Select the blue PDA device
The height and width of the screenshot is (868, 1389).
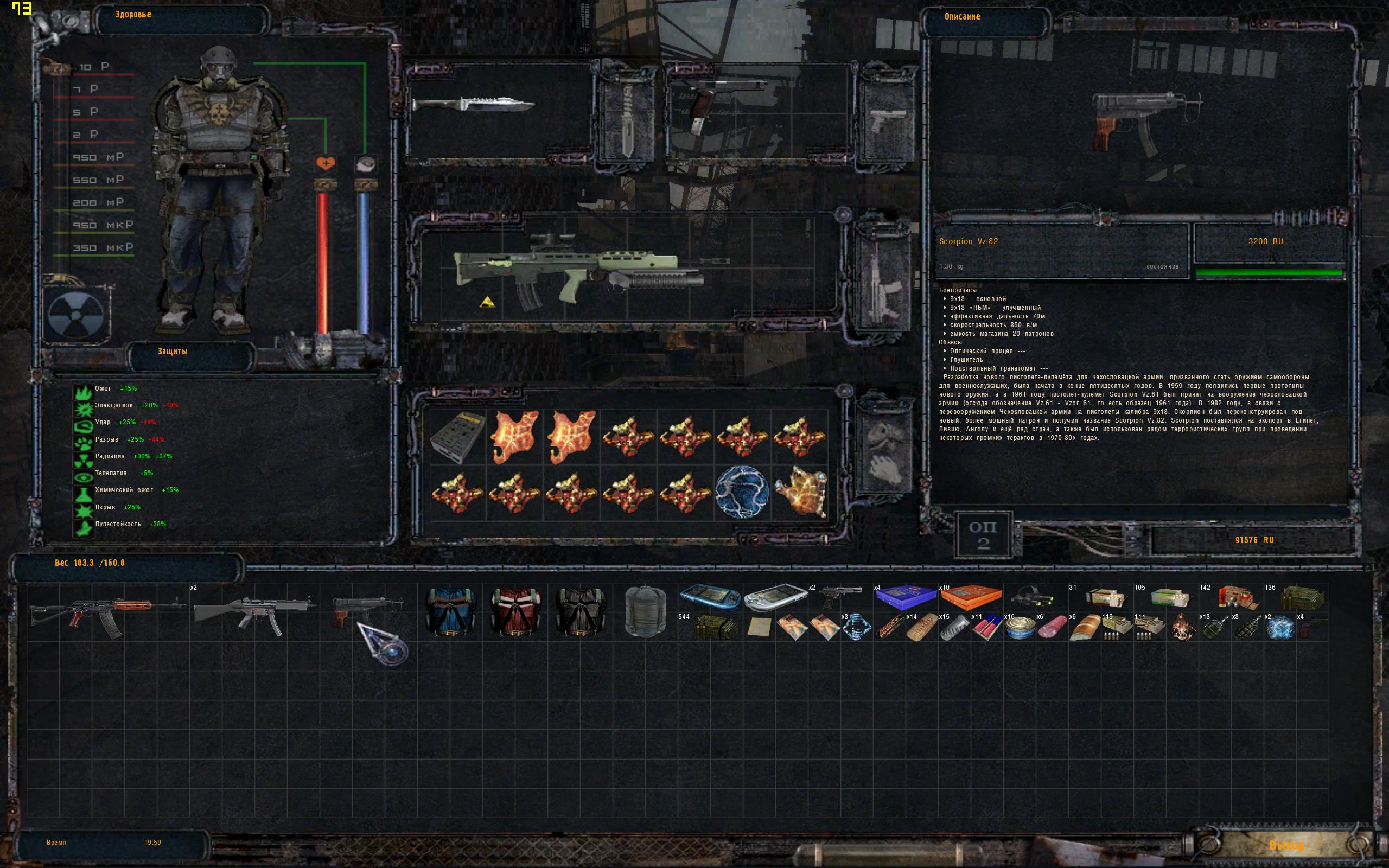pos(710,597)
